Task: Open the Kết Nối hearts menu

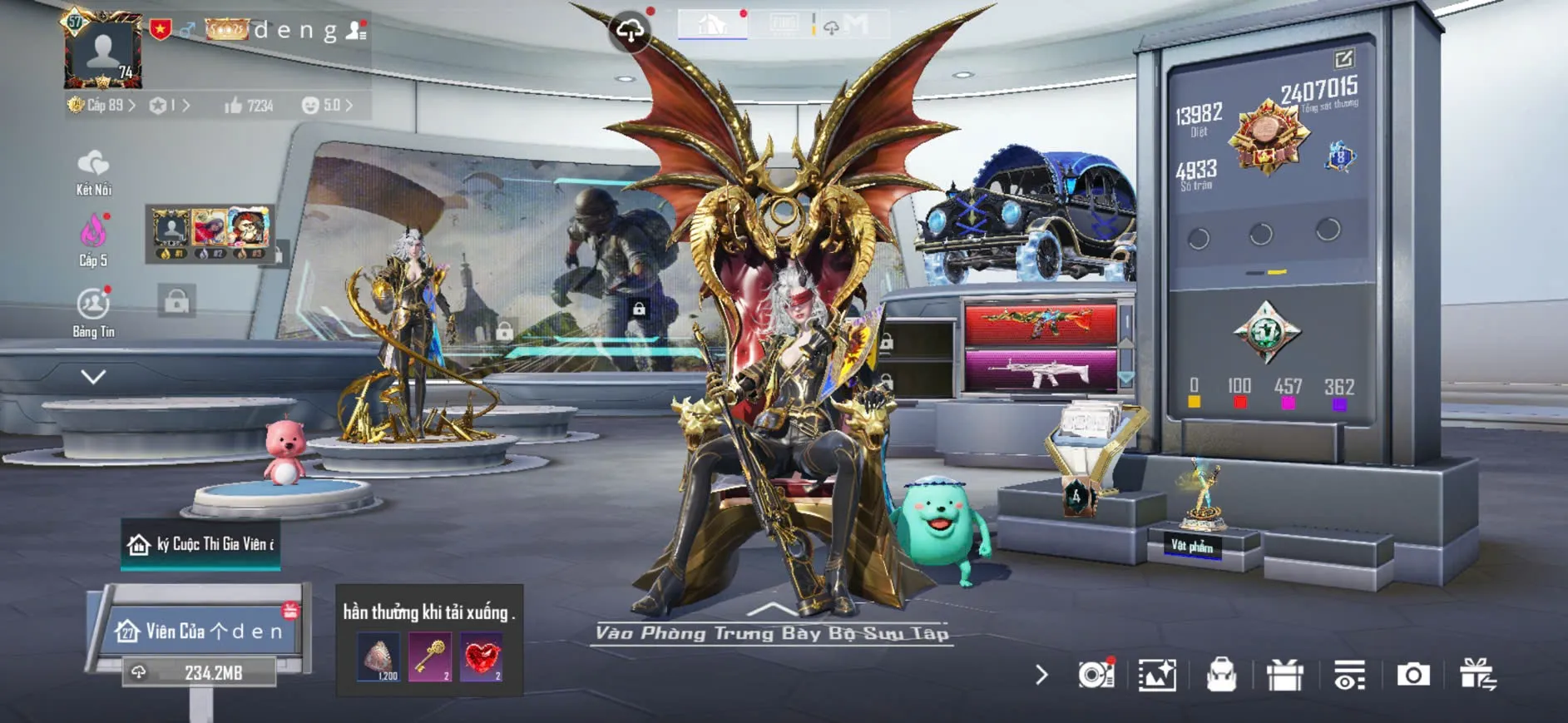Action: click(93, 172)
